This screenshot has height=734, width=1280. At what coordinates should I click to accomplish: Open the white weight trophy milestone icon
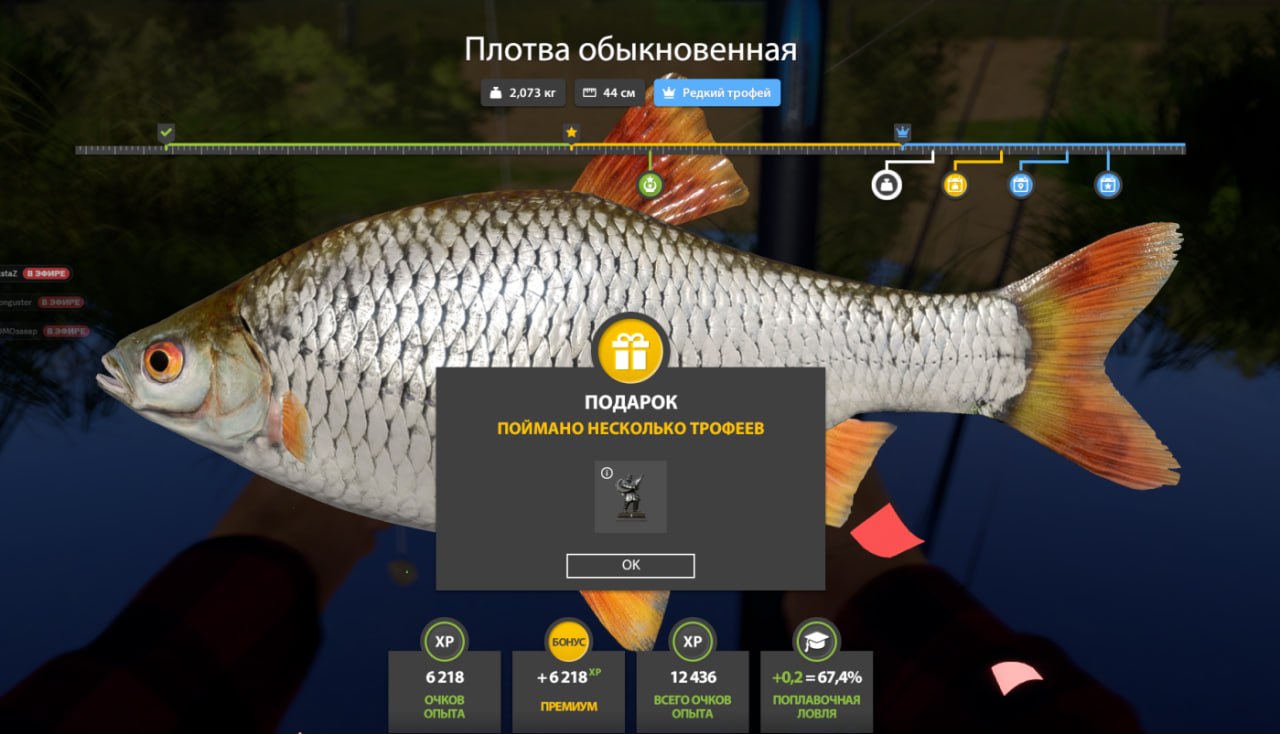[886, 185]
